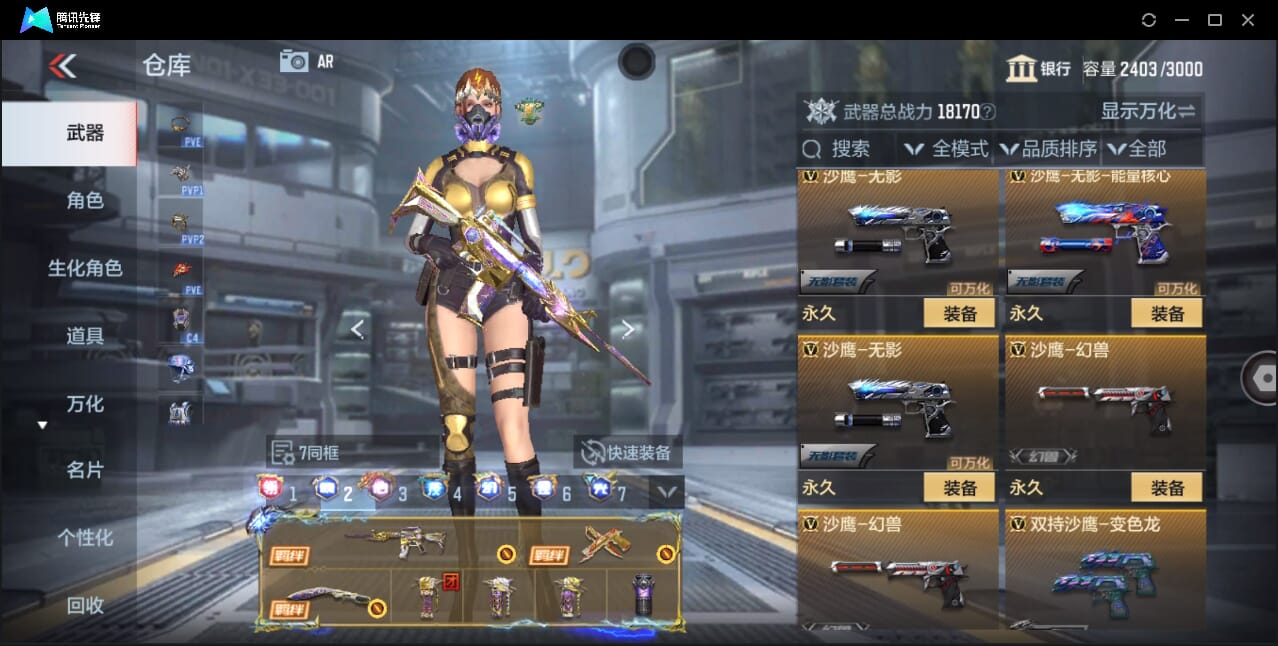1278x646 pixels.
Task: Equip the 沙鹰-幻兽 pistol
Action: [x=1166, y=487]
